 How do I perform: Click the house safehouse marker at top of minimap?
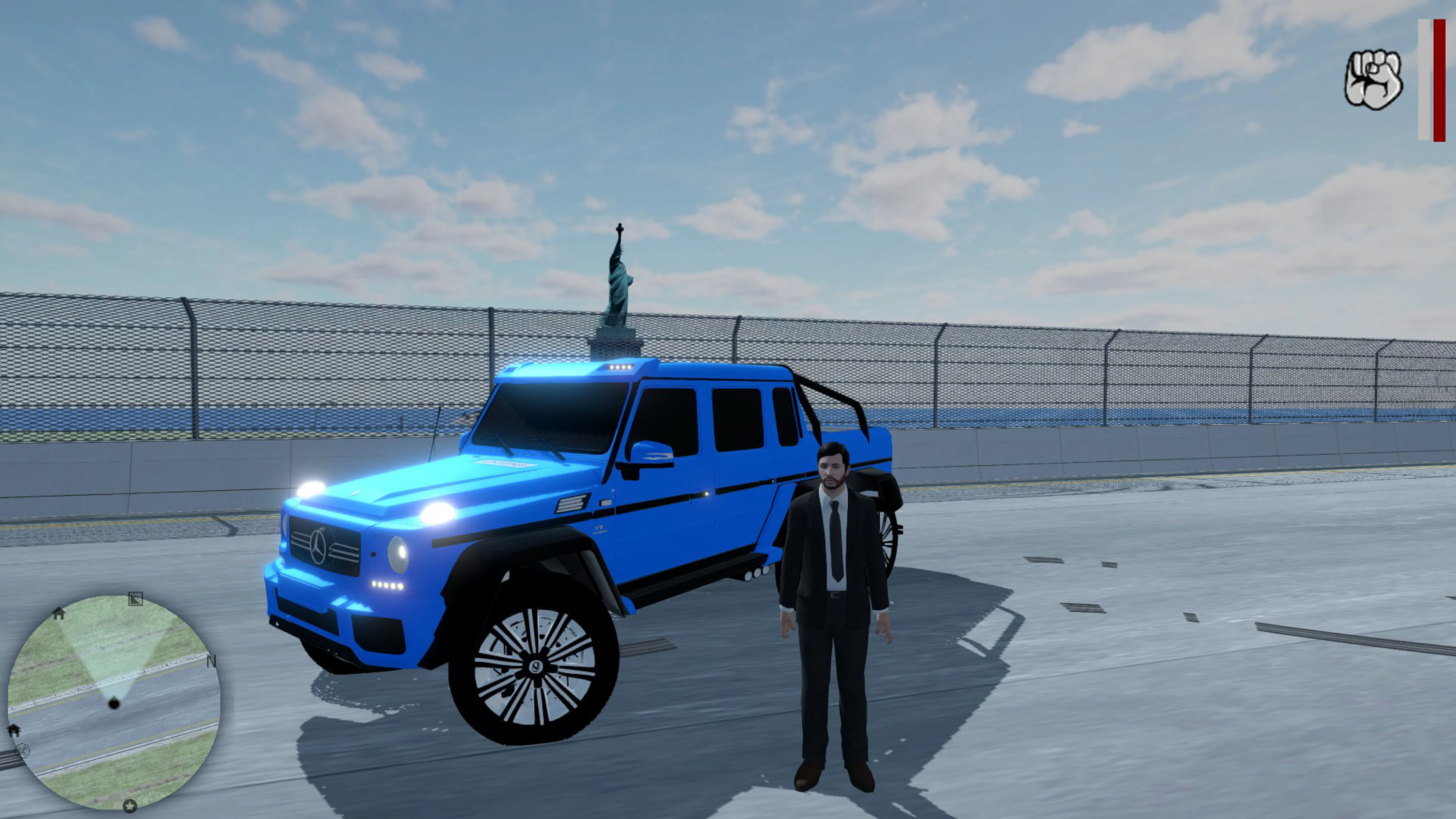59,613
